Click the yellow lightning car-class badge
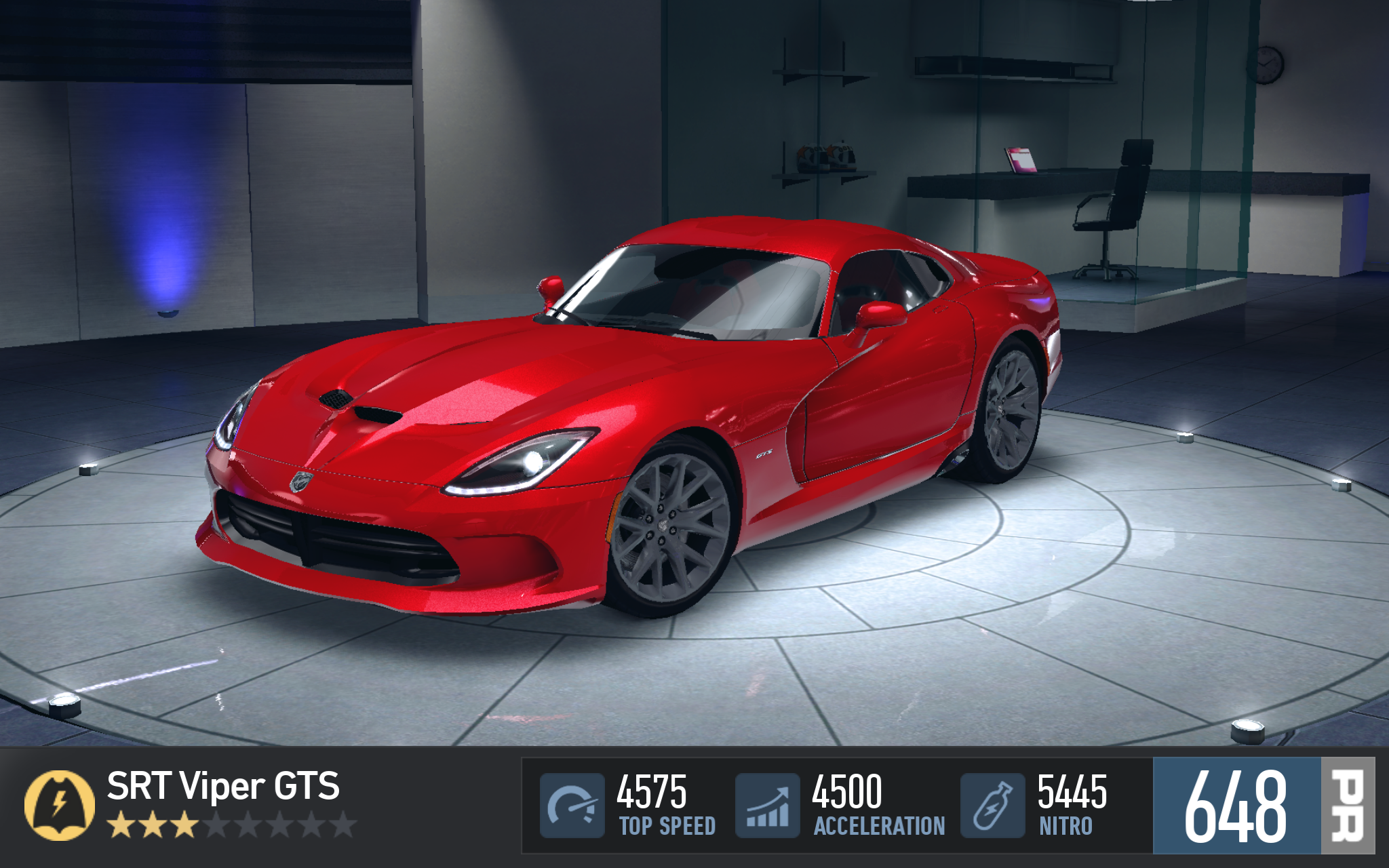1389x868 pixels. coord(59,805)
